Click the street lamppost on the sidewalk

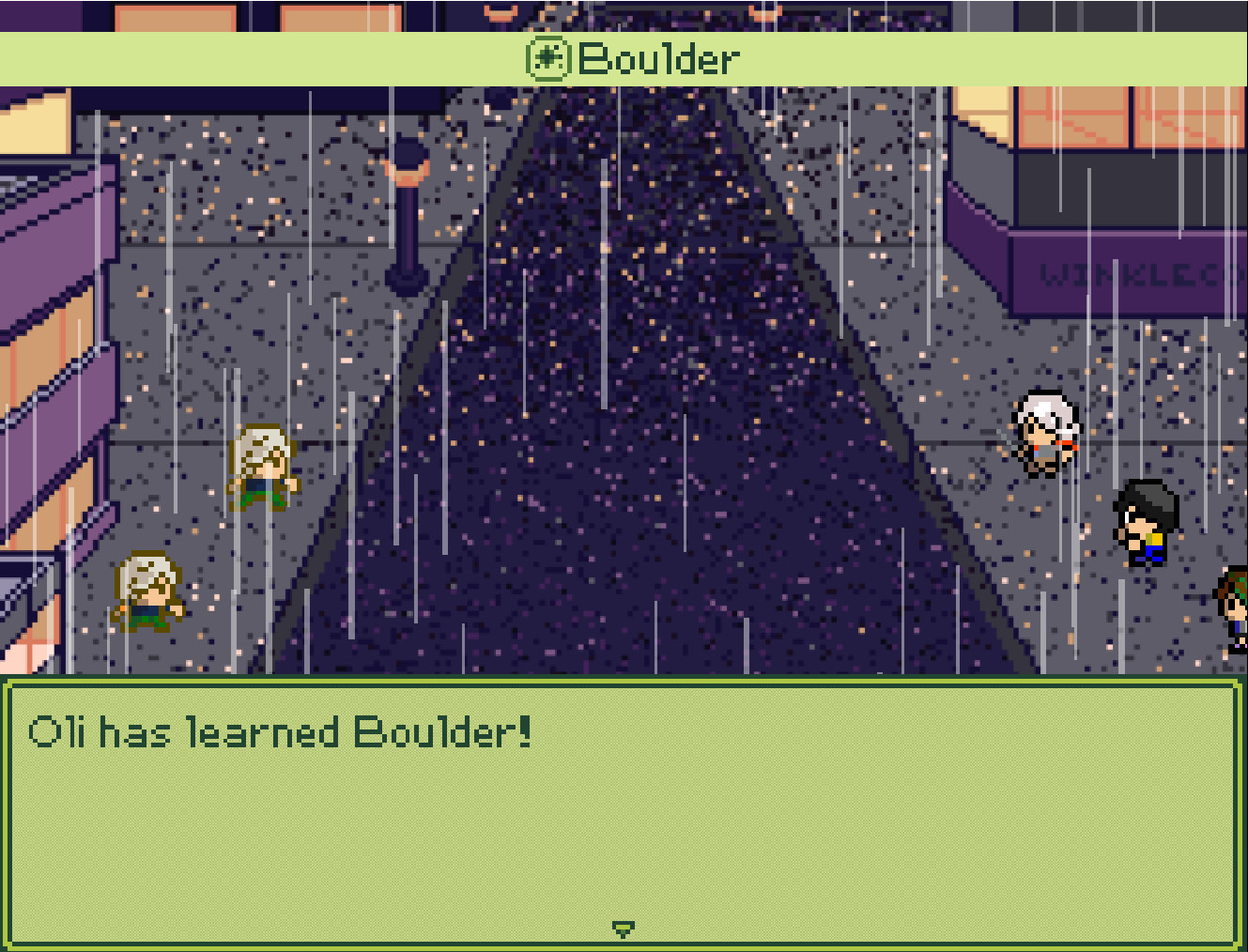pyautogui.click(x=409, y=216)
